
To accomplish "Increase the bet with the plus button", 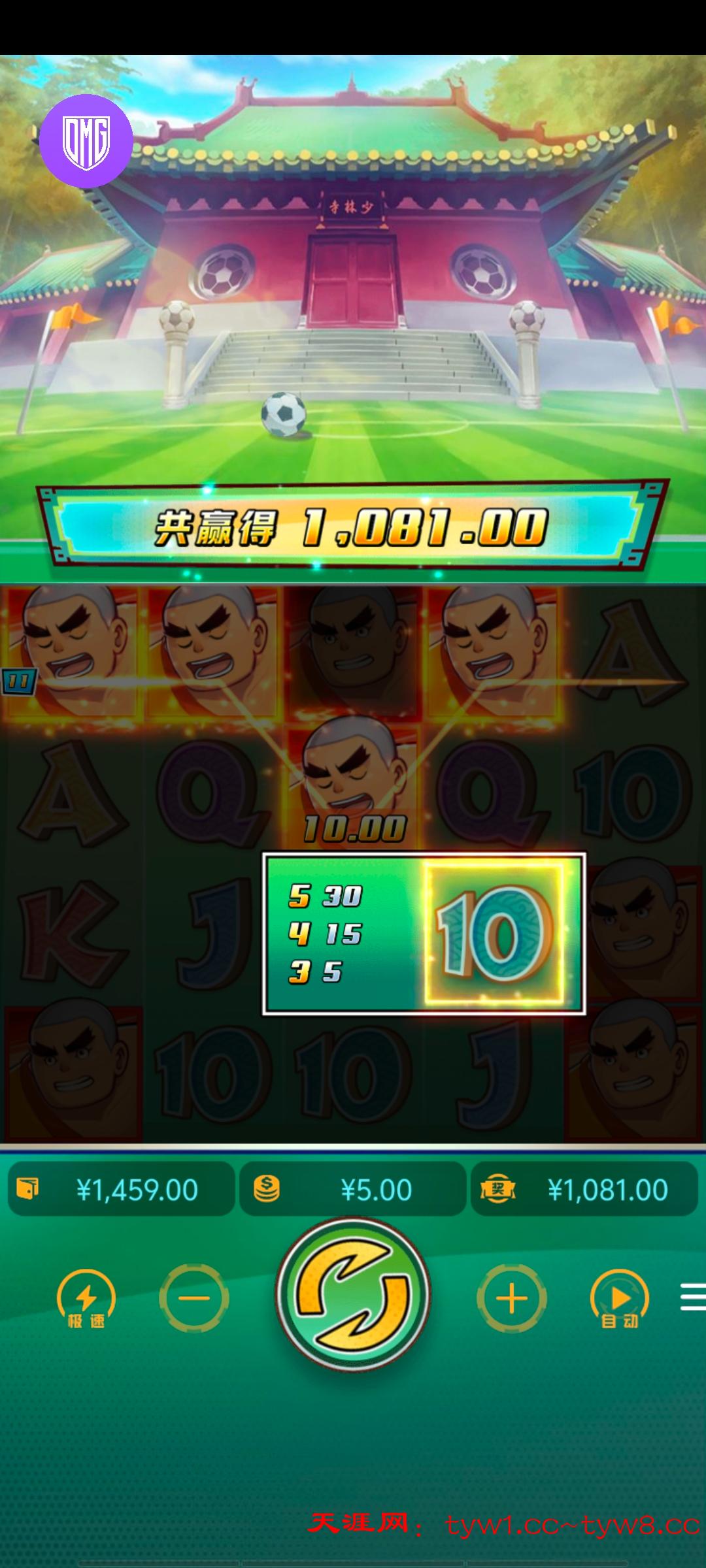I will click(512, 1298).
